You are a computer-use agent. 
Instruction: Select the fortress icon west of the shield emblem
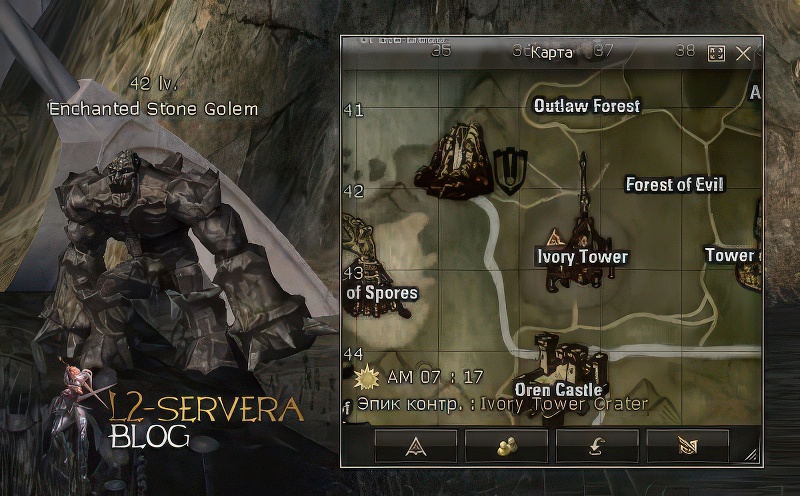pyautogui.click(x=453, y=158)
